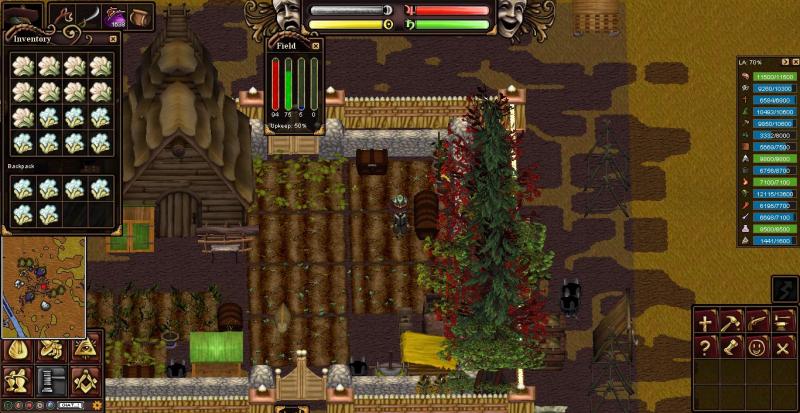Image resolution: width=800 pixels, height=413 pixels.
Task: Click the character hat portrait
Action: pos(22,15)
